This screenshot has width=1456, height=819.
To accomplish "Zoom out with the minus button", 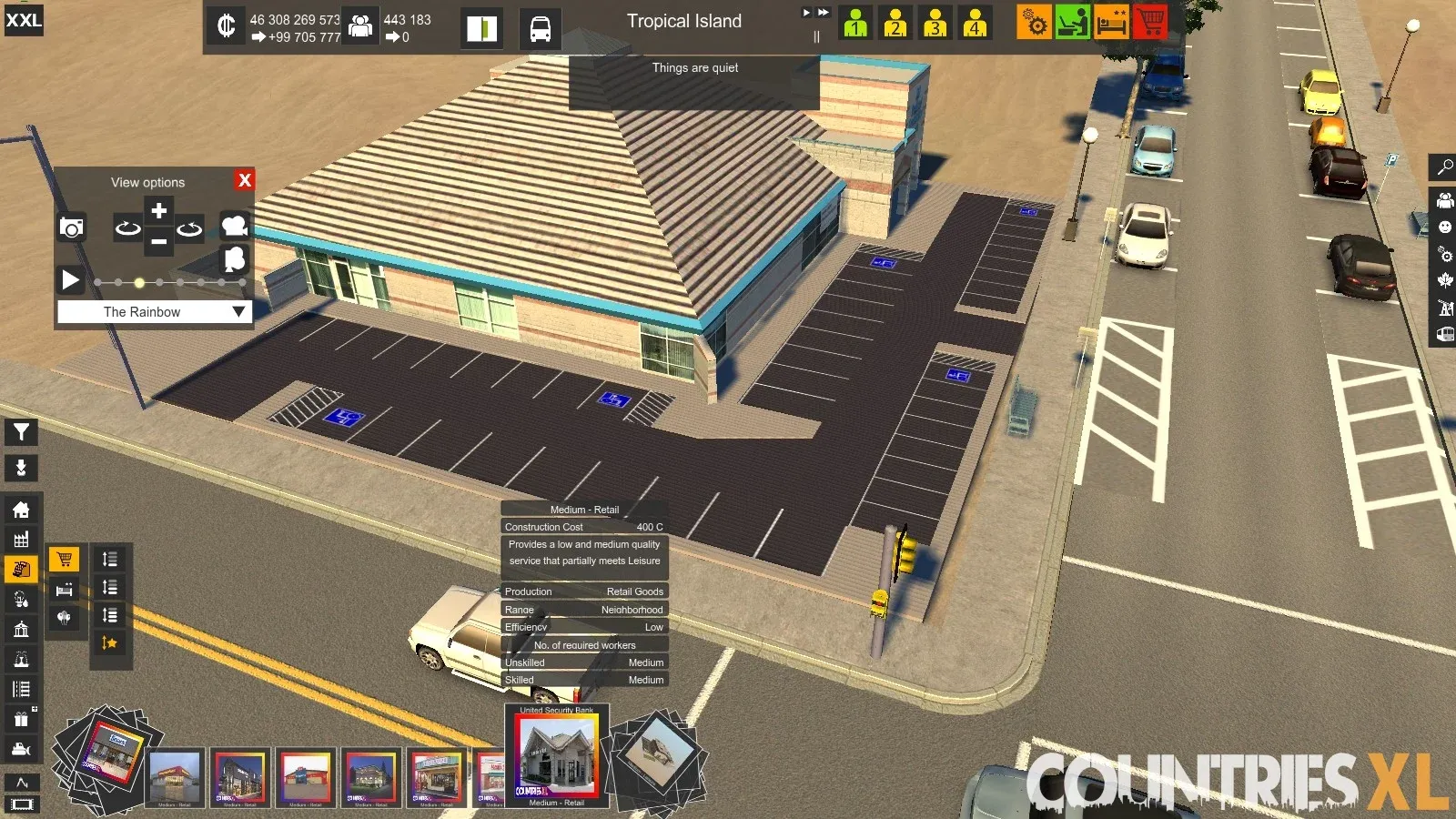I will [158, 242].
